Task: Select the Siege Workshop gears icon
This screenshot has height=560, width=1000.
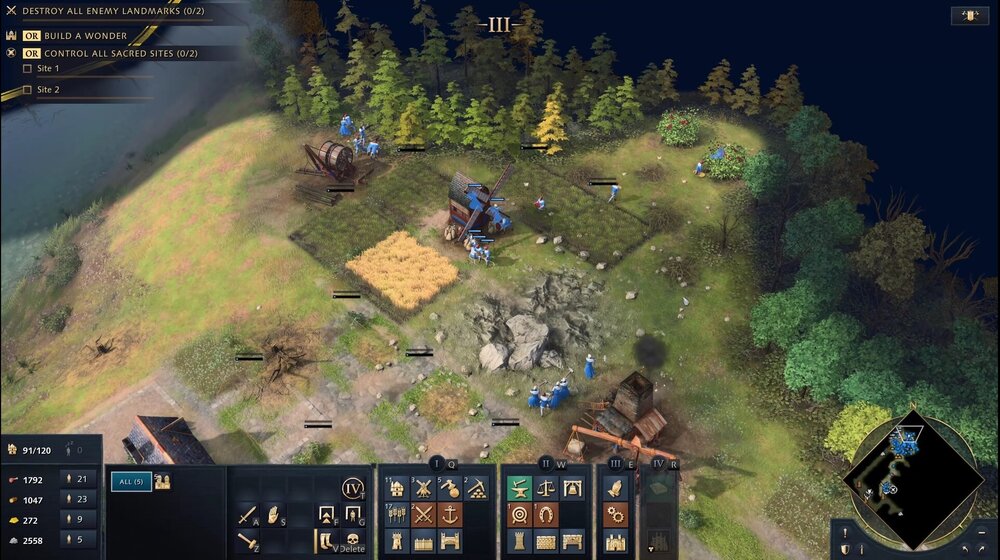Action: tap(615, 515)
